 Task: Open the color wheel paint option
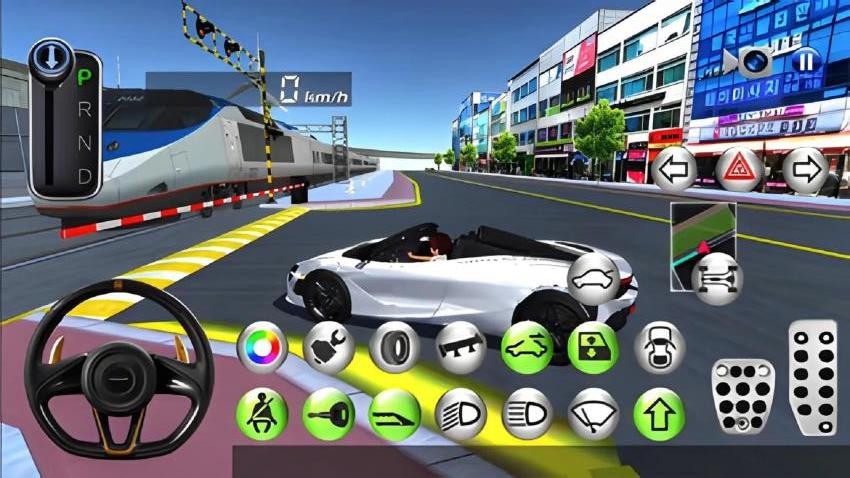(262, 347)
